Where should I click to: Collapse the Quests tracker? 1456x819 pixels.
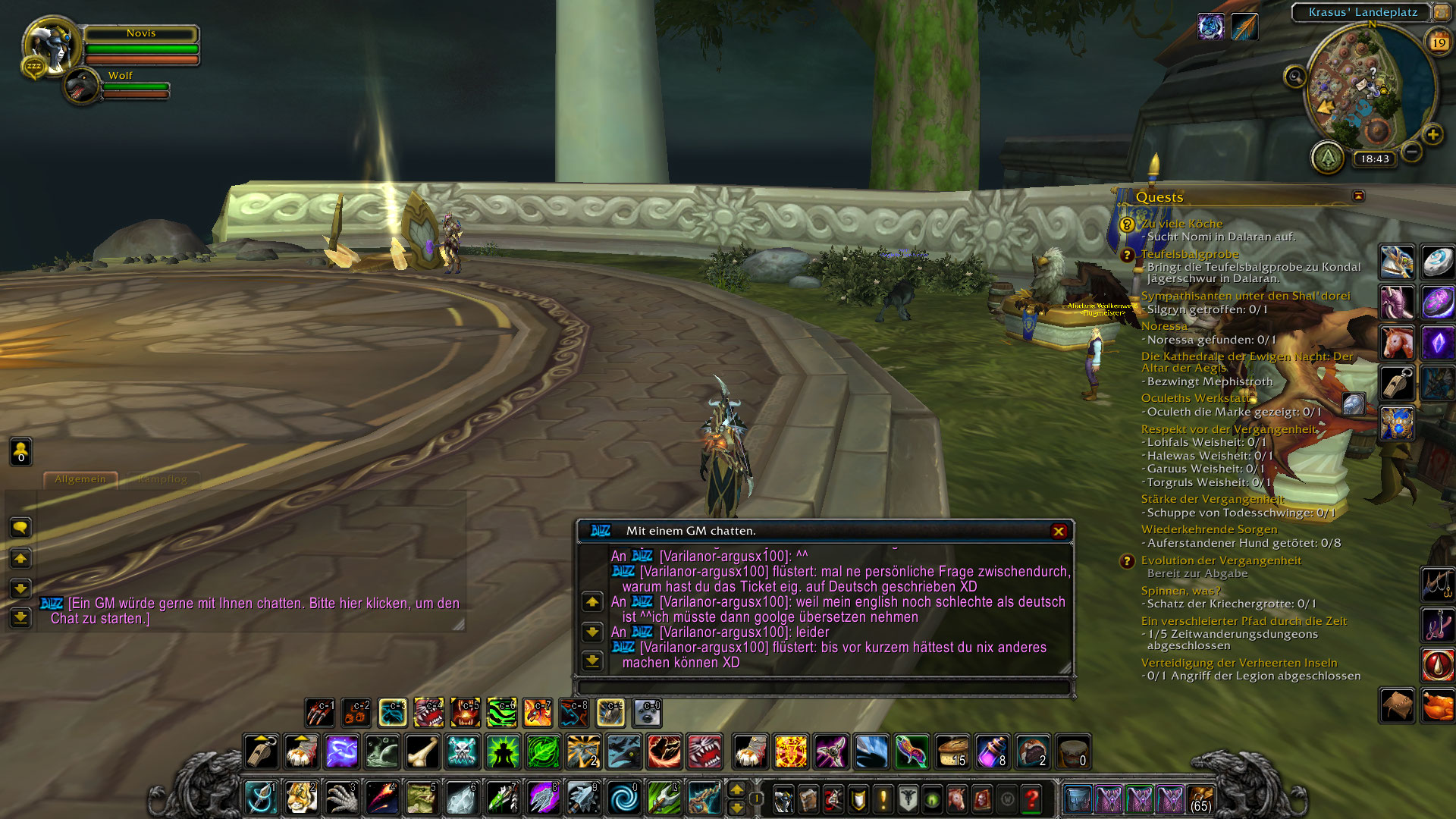pos(1358,196)
